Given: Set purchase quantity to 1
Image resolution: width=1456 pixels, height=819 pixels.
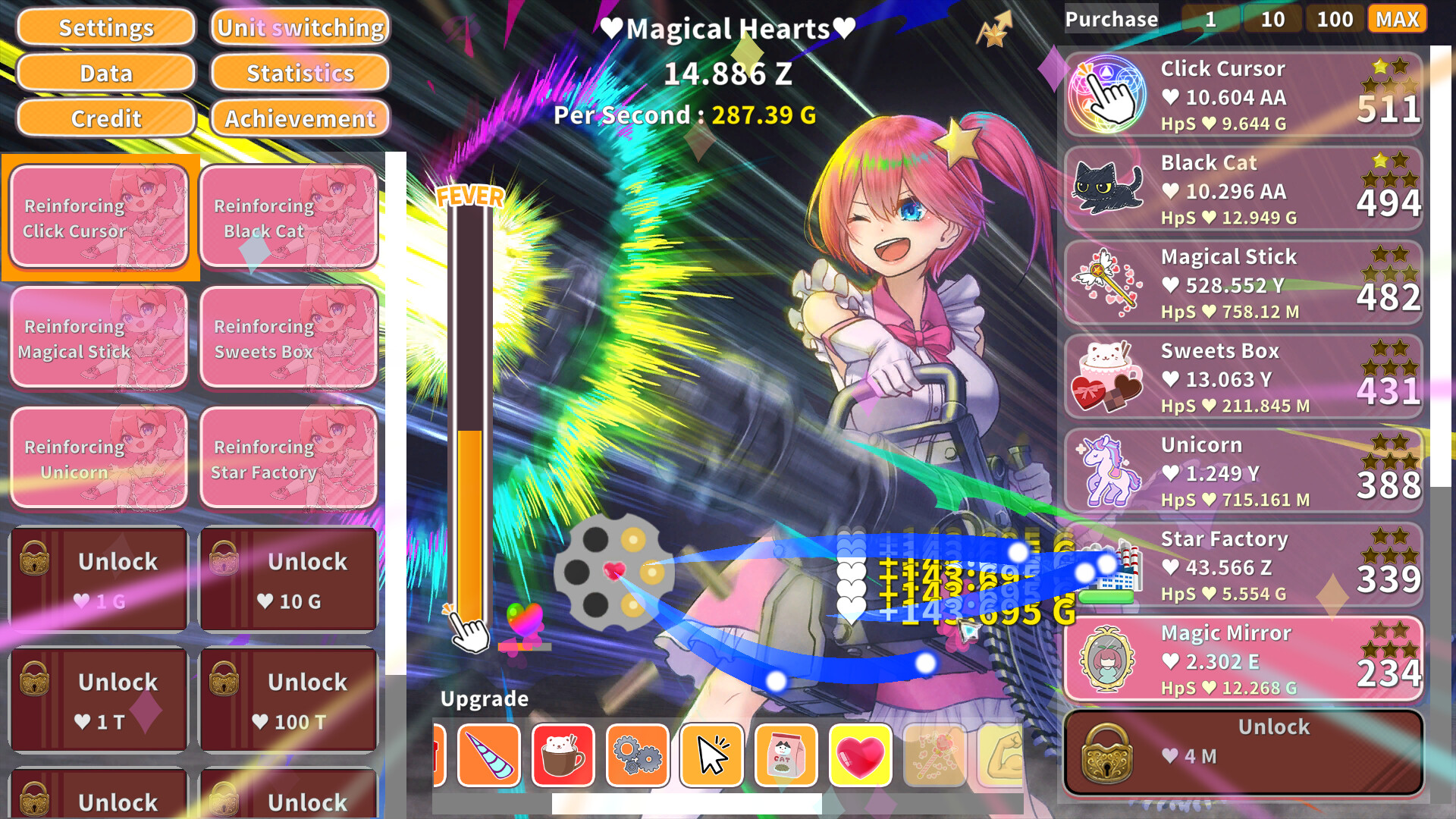Looking at the screenshot, I should pyautogui.click(x=1211, y=19).
